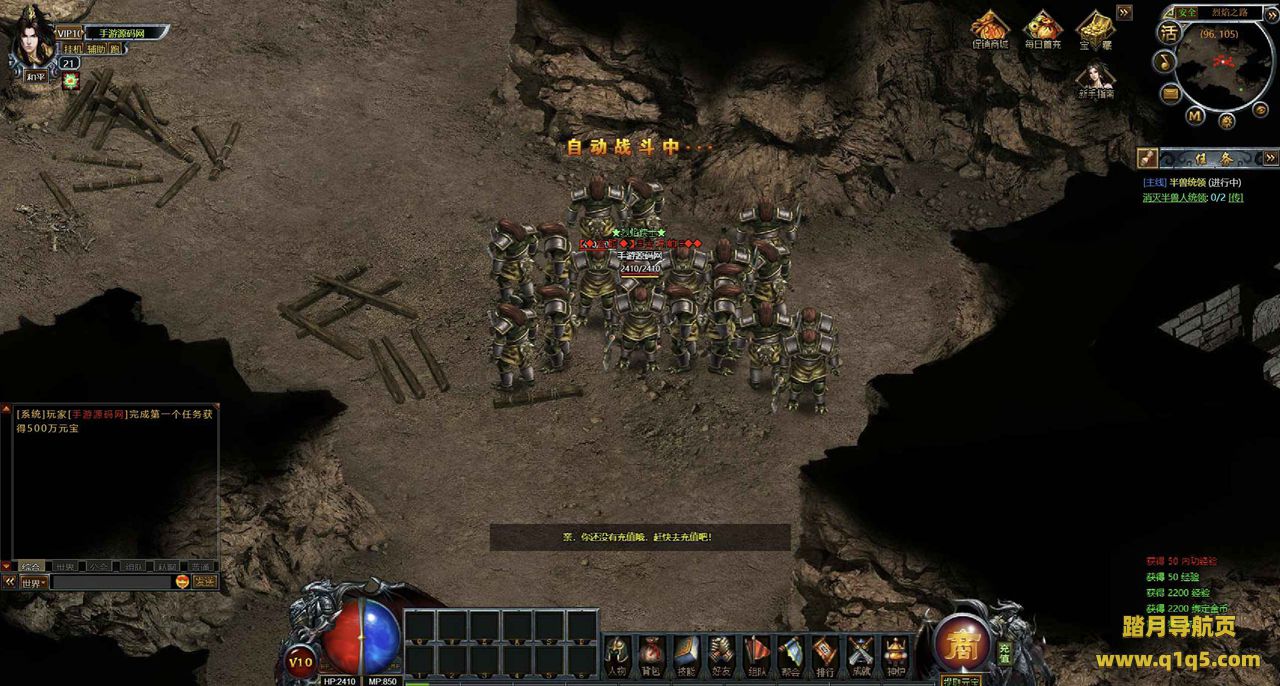
Task: Click the 活 activity button by minimap
Action: [1168, 32]
